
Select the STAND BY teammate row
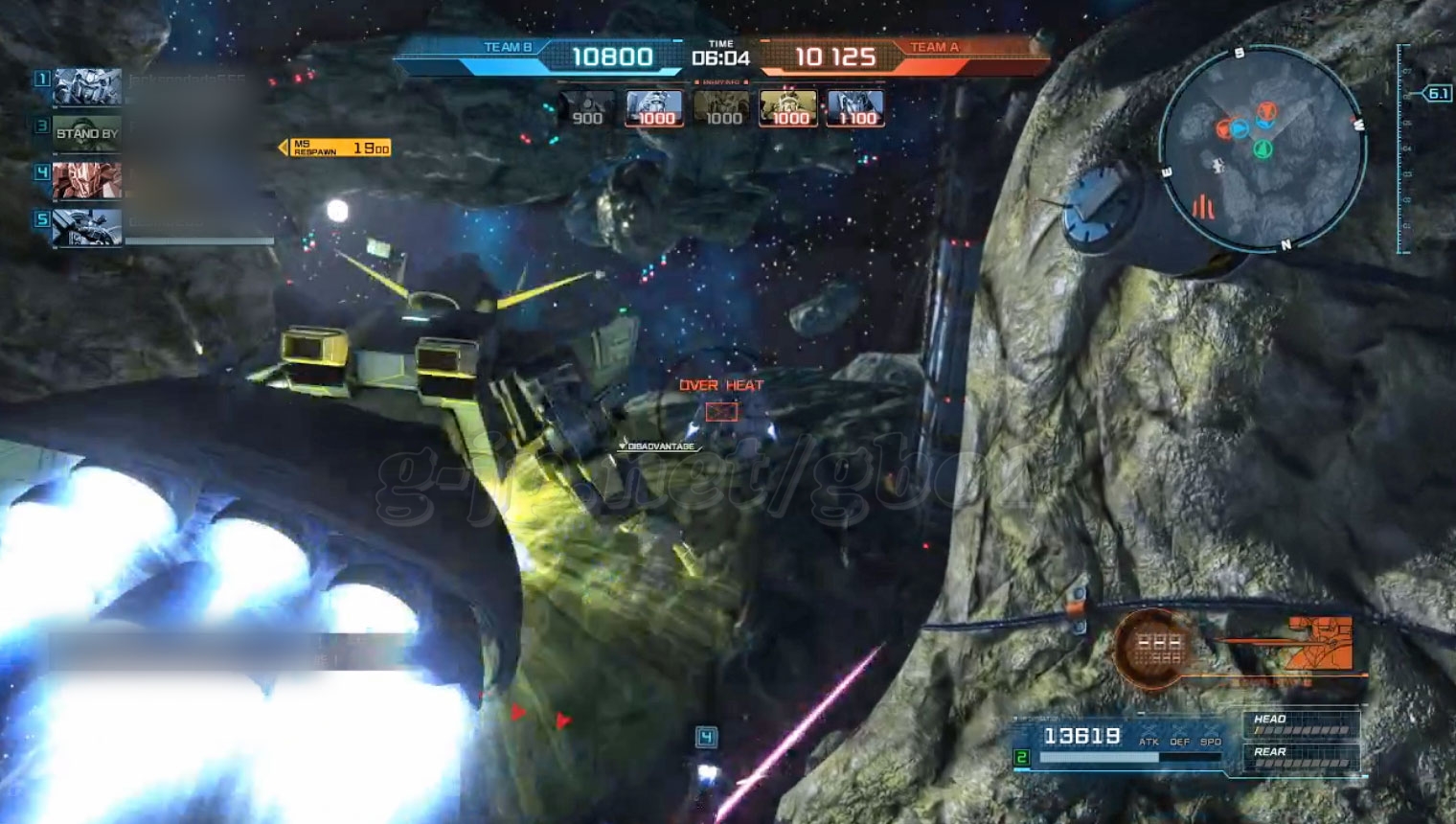pyautogui.click(x=86, y=133)
